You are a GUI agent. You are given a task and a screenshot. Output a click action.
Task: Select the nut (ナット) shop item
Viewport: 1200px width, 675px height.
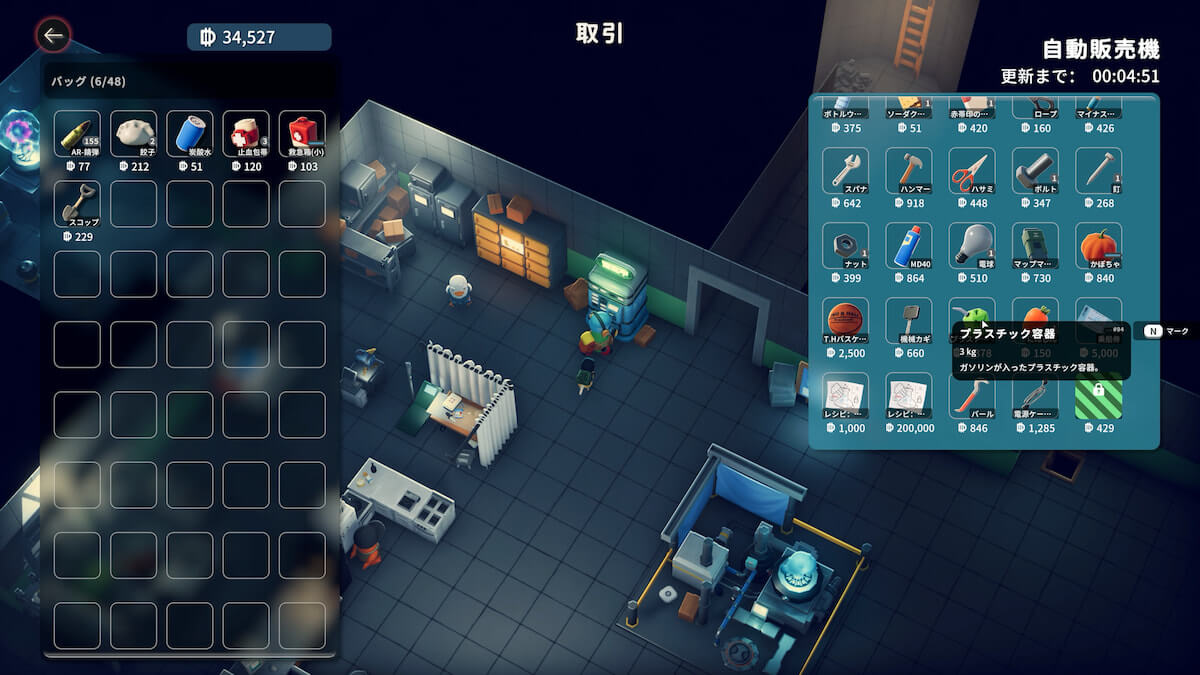pyautogui.click(x=845, y=246)
